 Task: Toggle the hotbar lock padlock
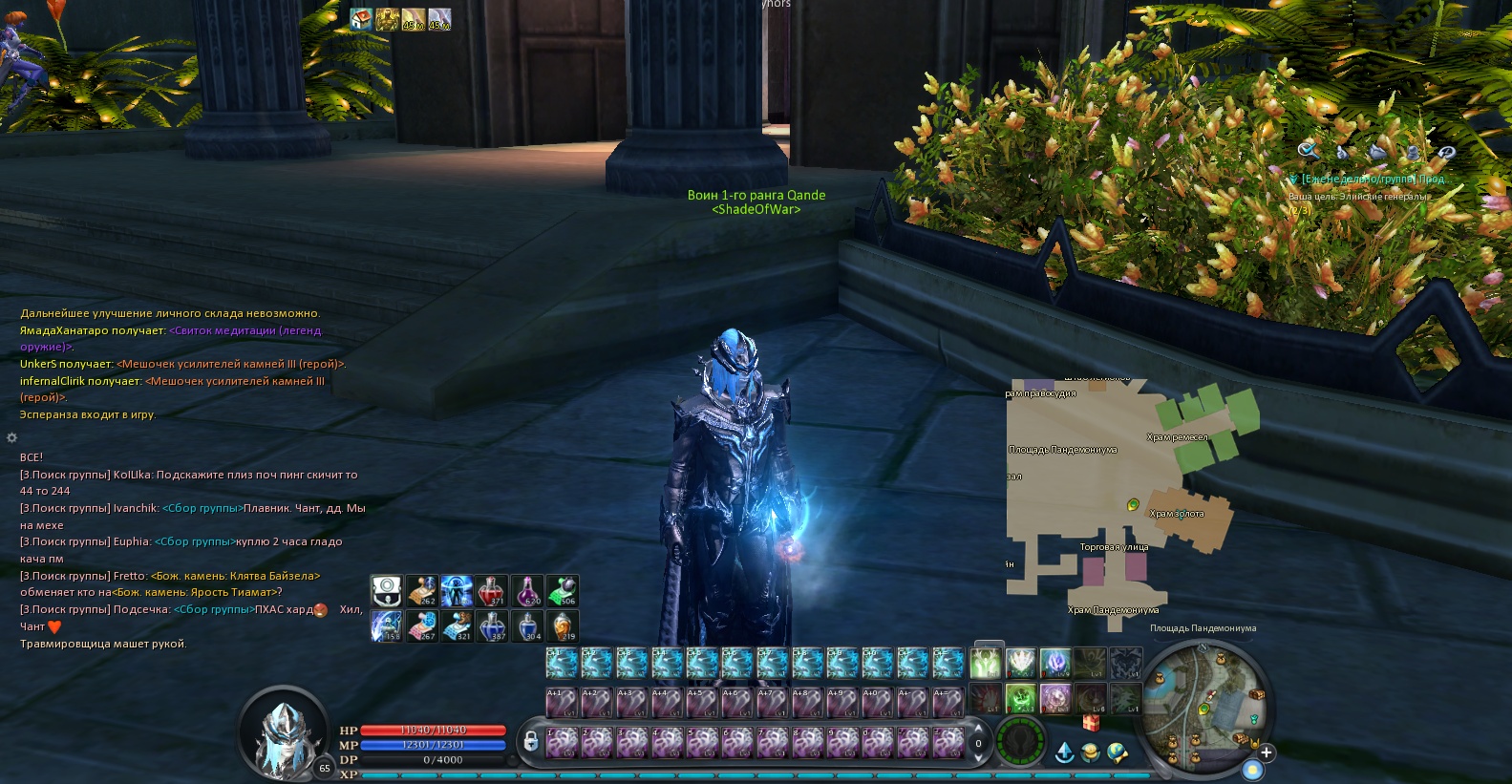[530, 742]
